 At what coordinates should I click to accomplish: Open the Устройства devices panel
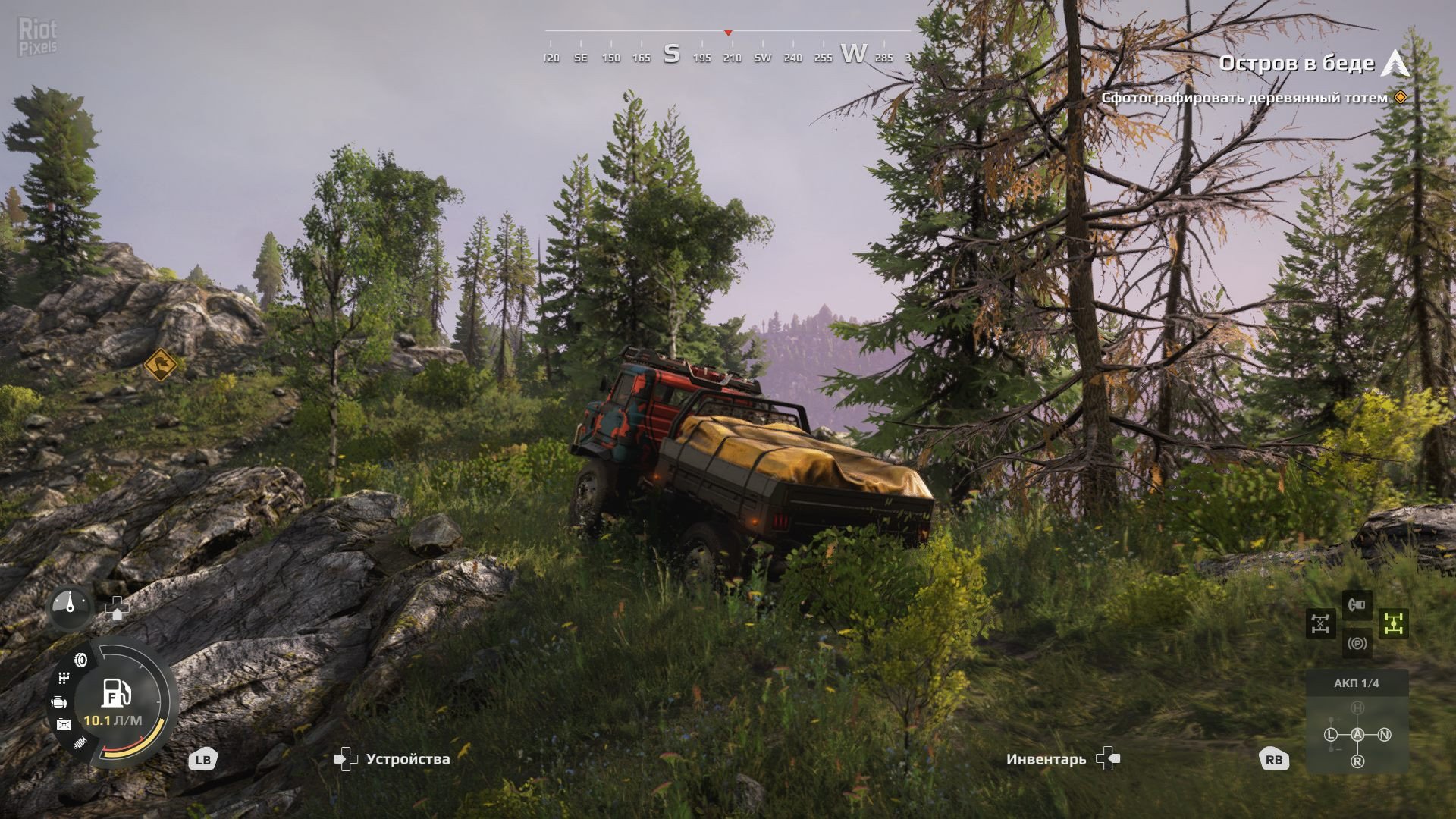(x=393, y=759)
